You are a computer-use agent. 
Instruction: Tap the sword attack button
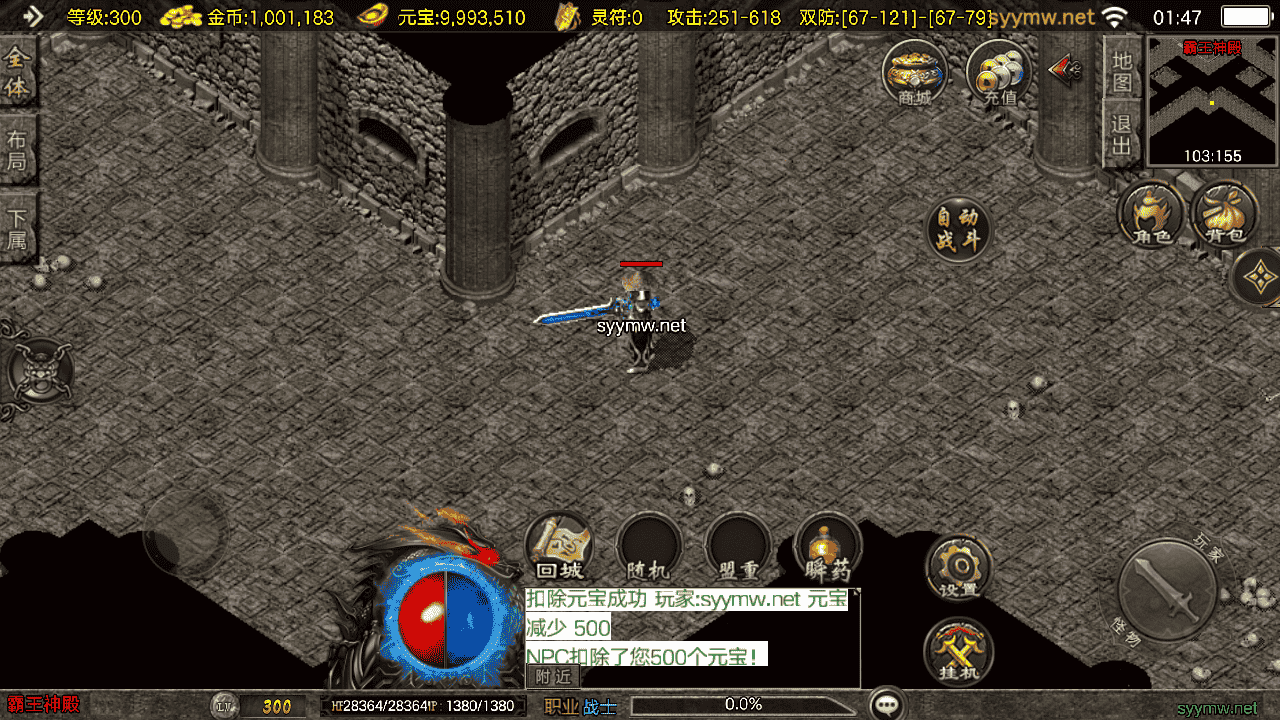click(x=1166, y=589)
